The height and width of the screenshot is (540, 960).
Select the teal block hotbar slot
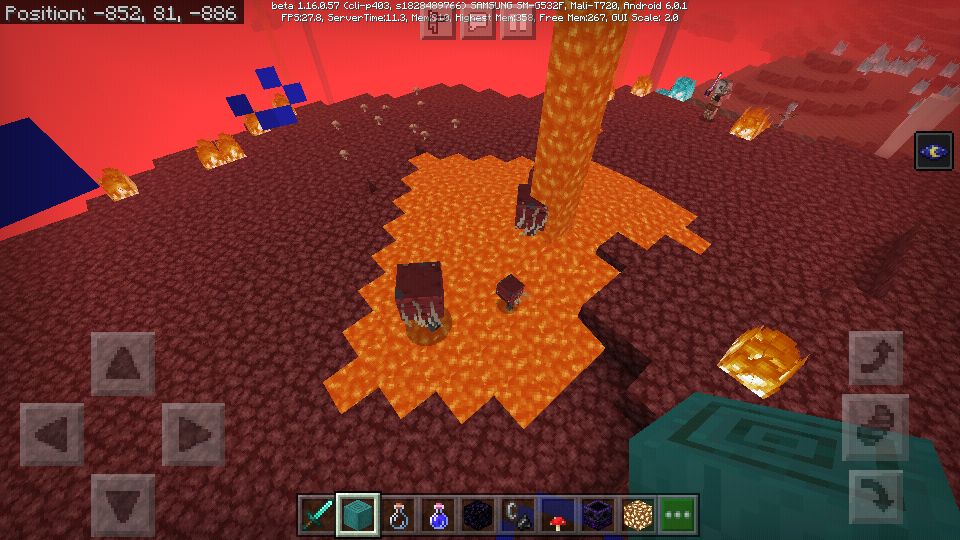[358, 515]
